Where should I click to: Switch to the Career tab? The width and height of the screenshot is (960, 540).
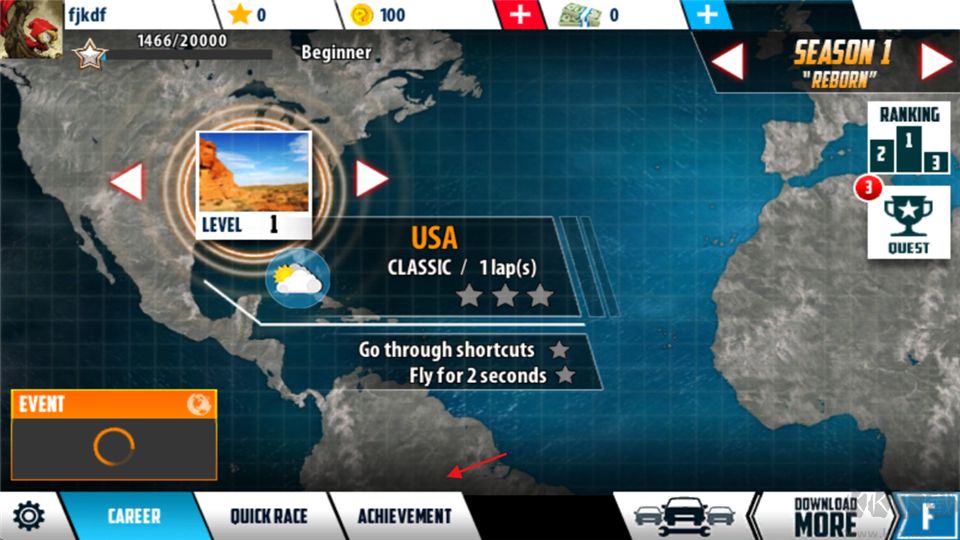pos(133,517)
